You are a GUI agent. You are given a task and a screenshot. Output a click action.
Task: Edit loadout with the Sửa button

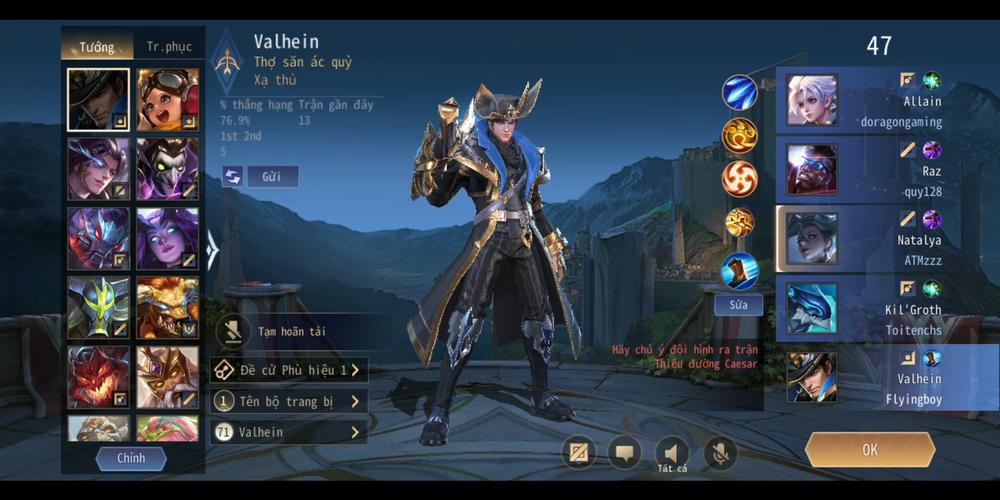(x=738, y=305)
